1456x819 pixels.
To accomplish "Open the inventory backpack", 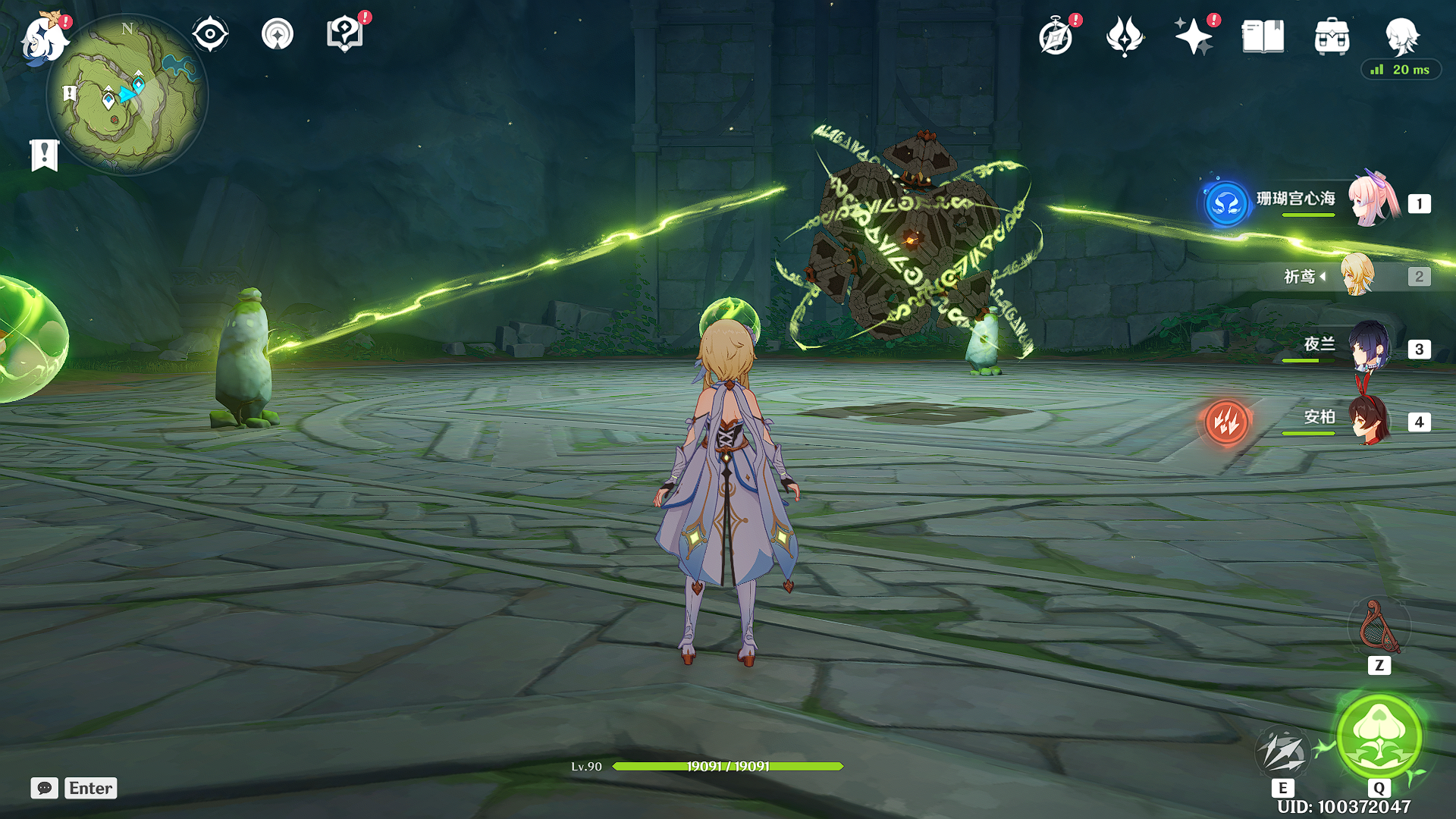I will [1332, 36].
